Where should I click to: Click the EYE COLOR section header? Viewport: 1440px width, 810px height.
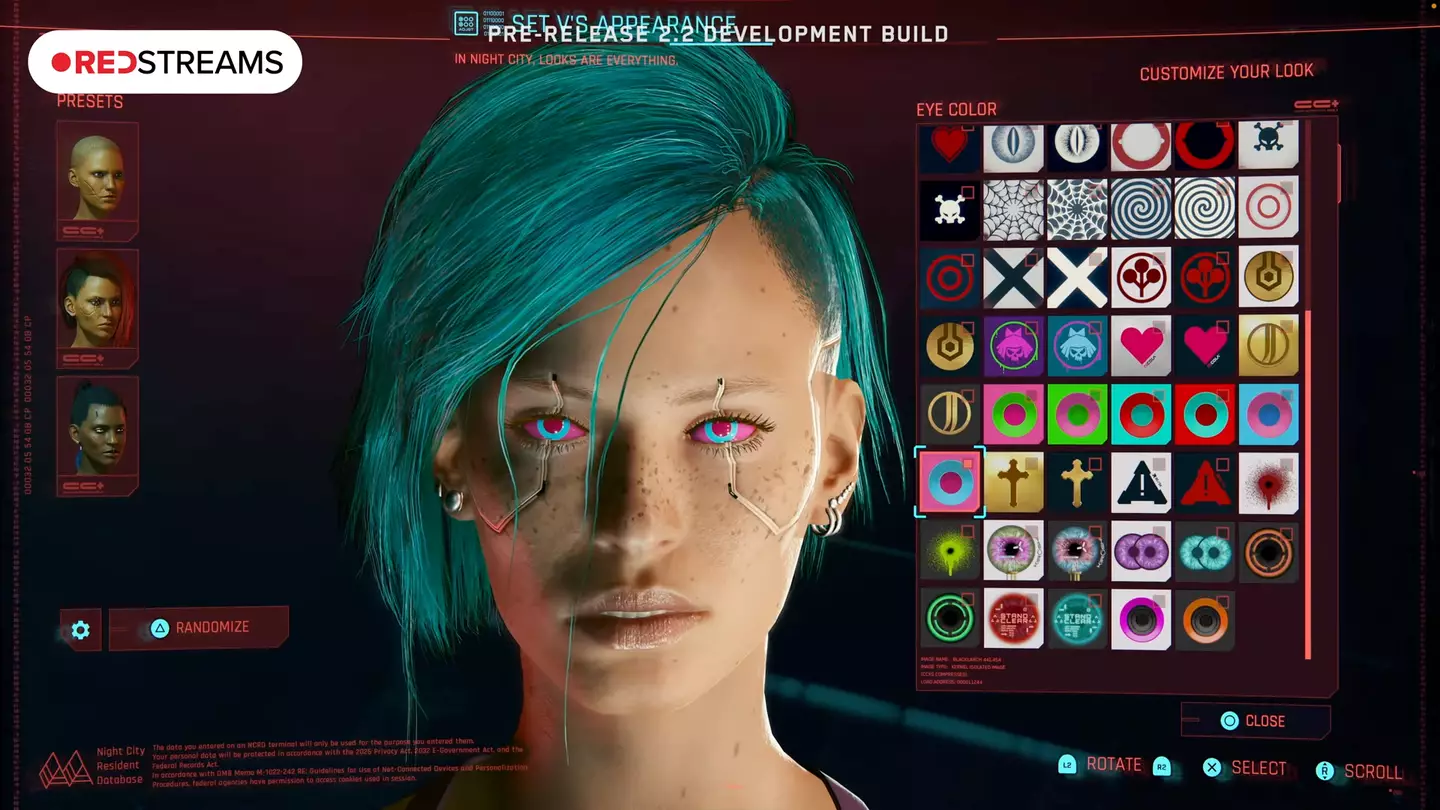click(x=954, y=109)
